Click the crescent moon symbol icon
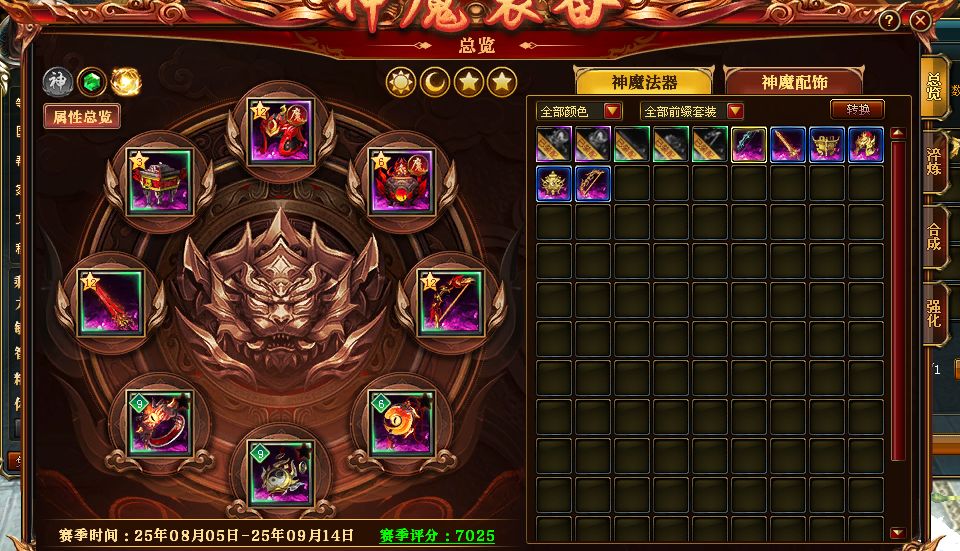This screenshot has height=551, width=960. 435,81
